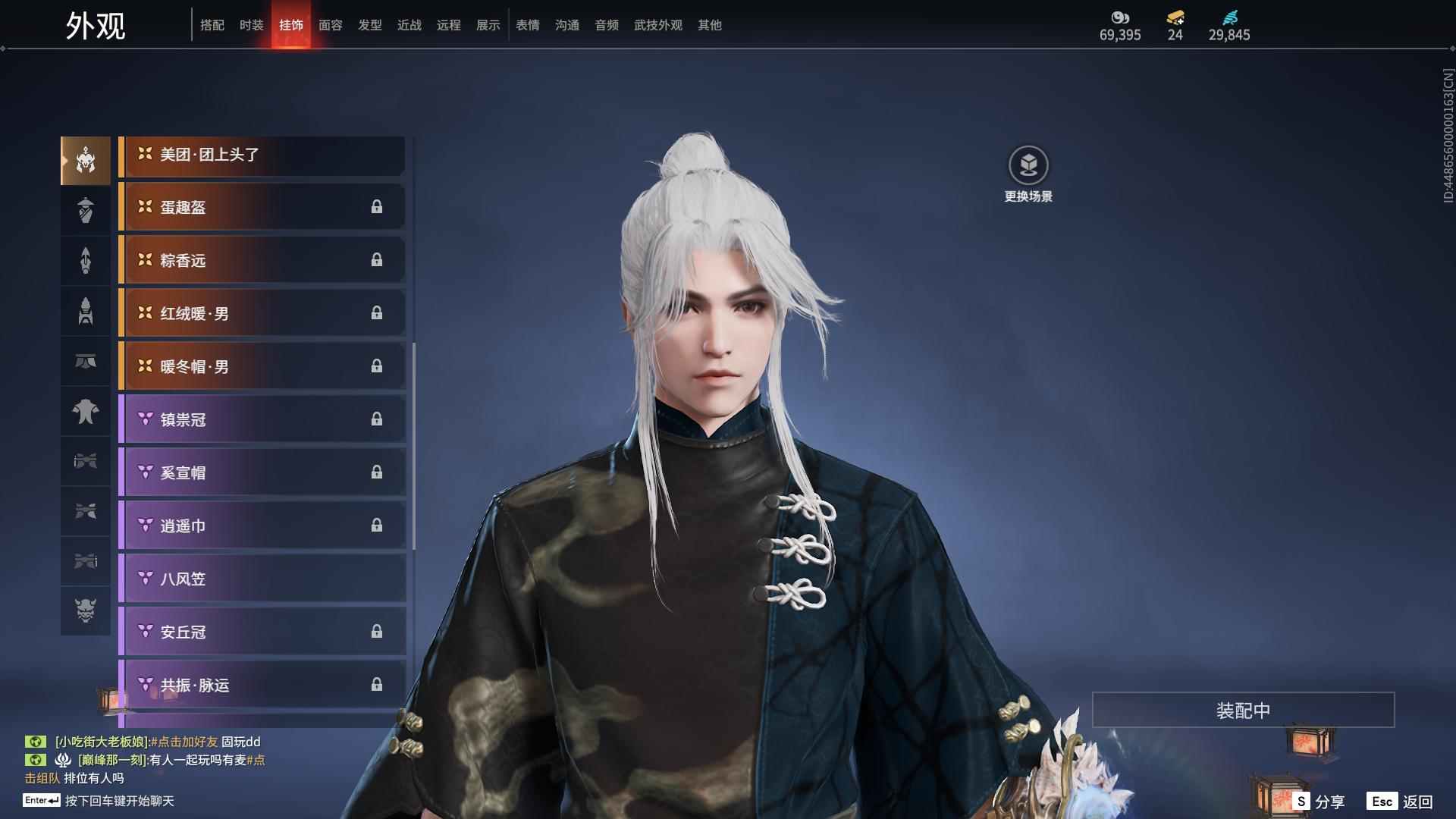Viewport: 1456px width, 819px height.
Task: Open the 其他 menu at top bar
Action: (x=708, y=24)
